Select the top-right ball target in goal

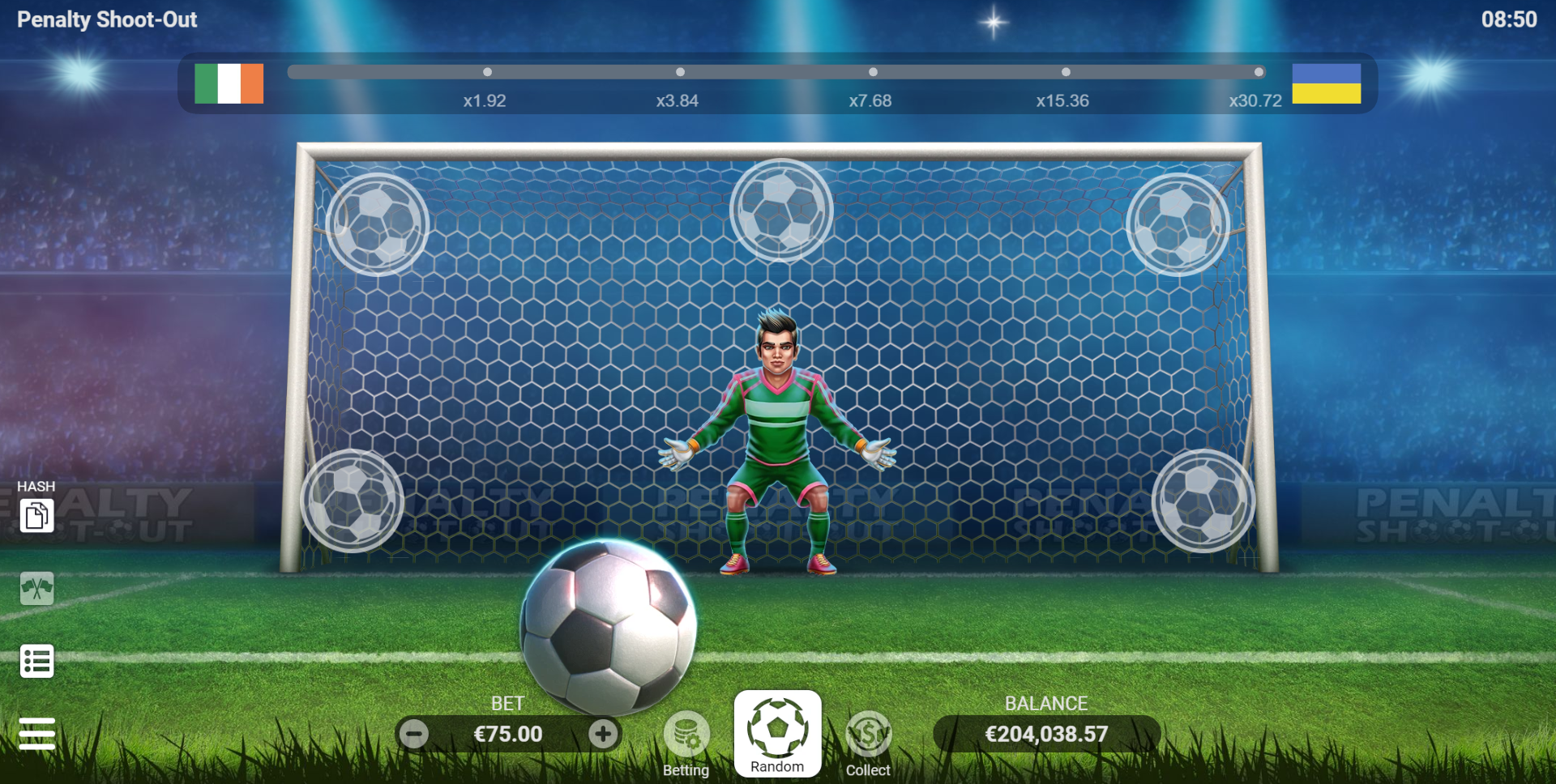1177,224
